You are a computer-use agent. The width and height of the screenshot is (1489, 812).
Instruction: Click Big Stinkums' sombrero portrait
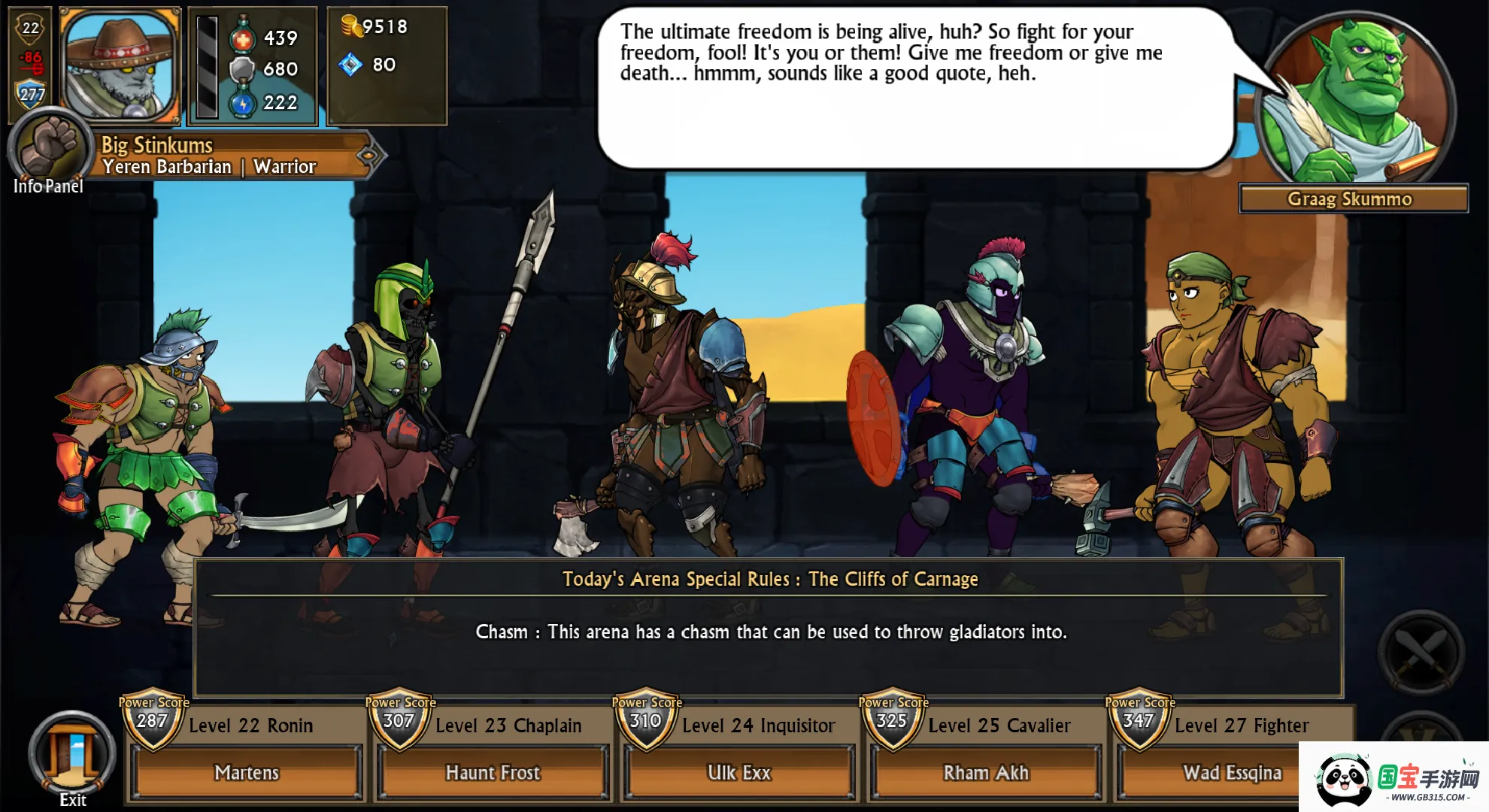(120, 65)
